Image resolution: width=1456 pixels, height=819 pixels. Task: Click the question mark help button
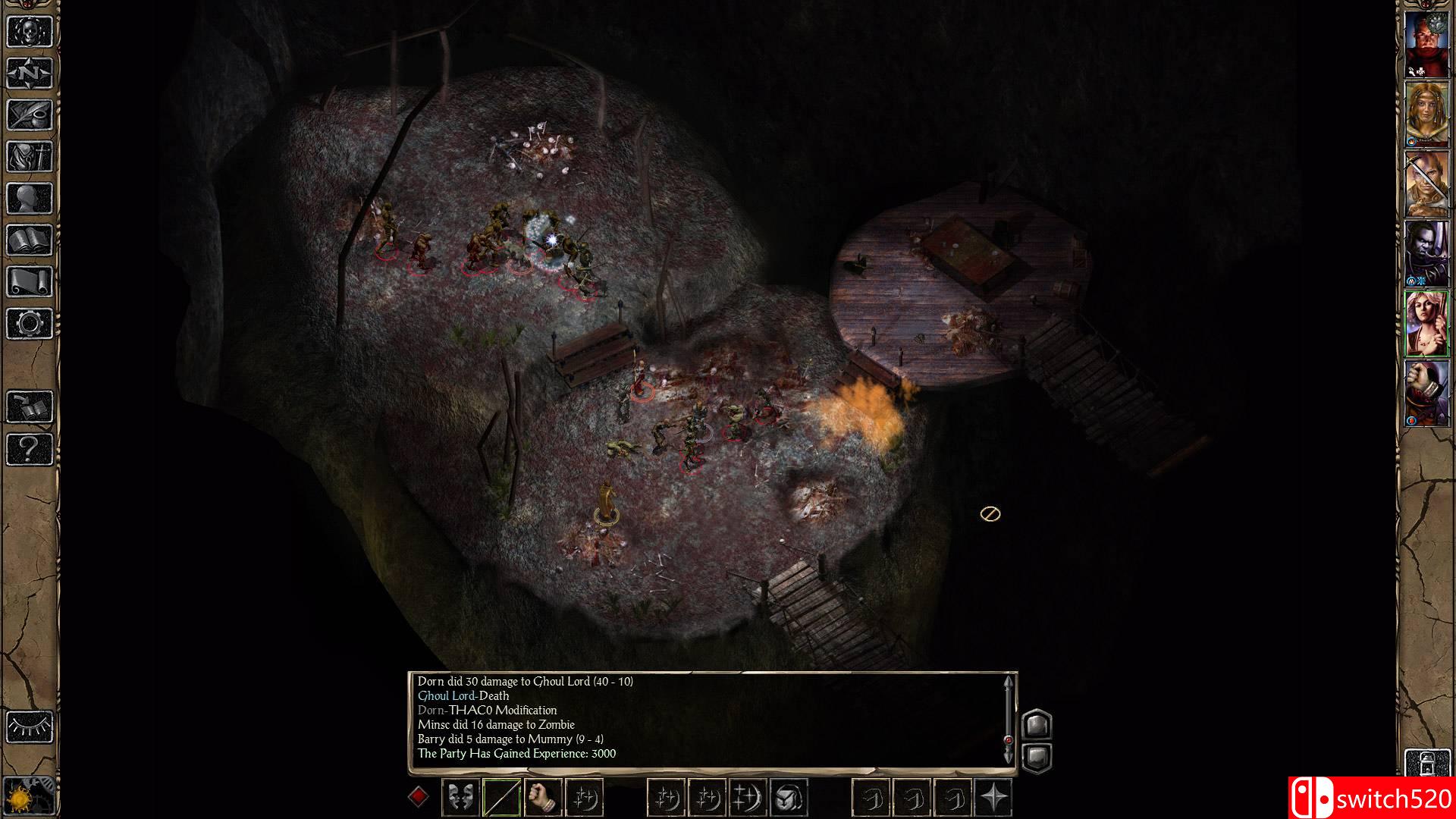pos(30,449)
